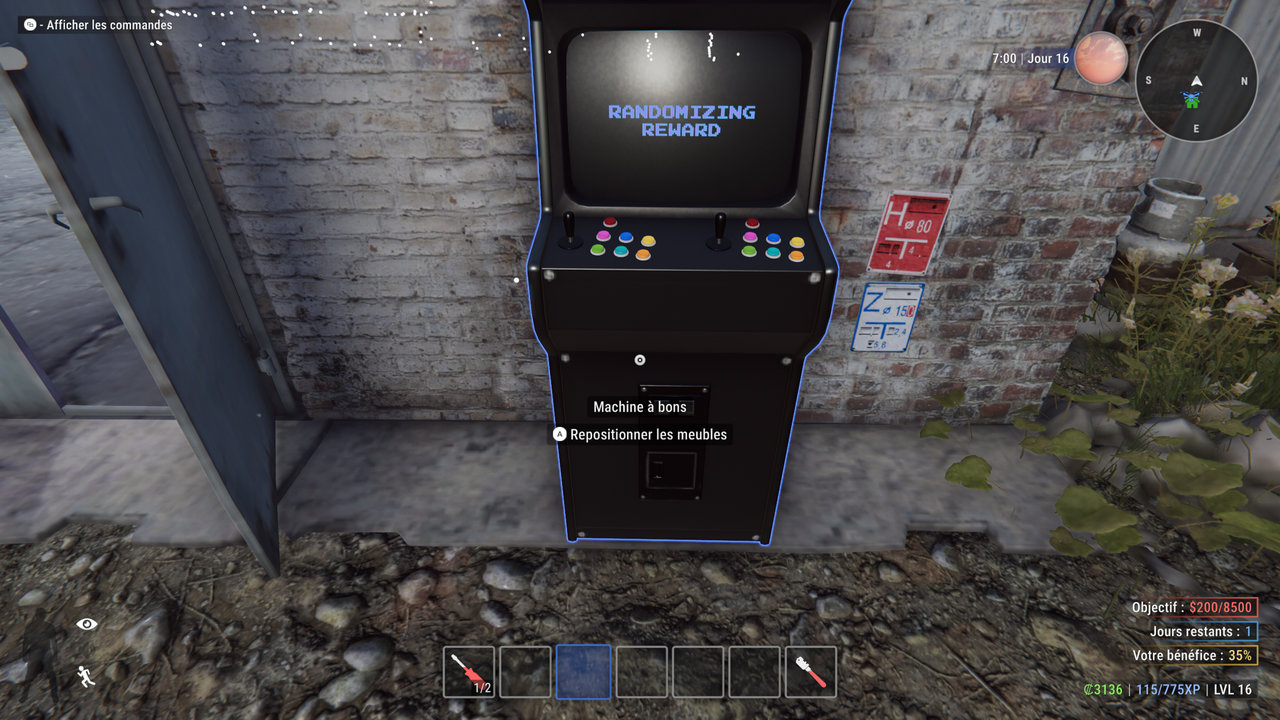Open the Objectif $200/8500 tracker

1193,607
